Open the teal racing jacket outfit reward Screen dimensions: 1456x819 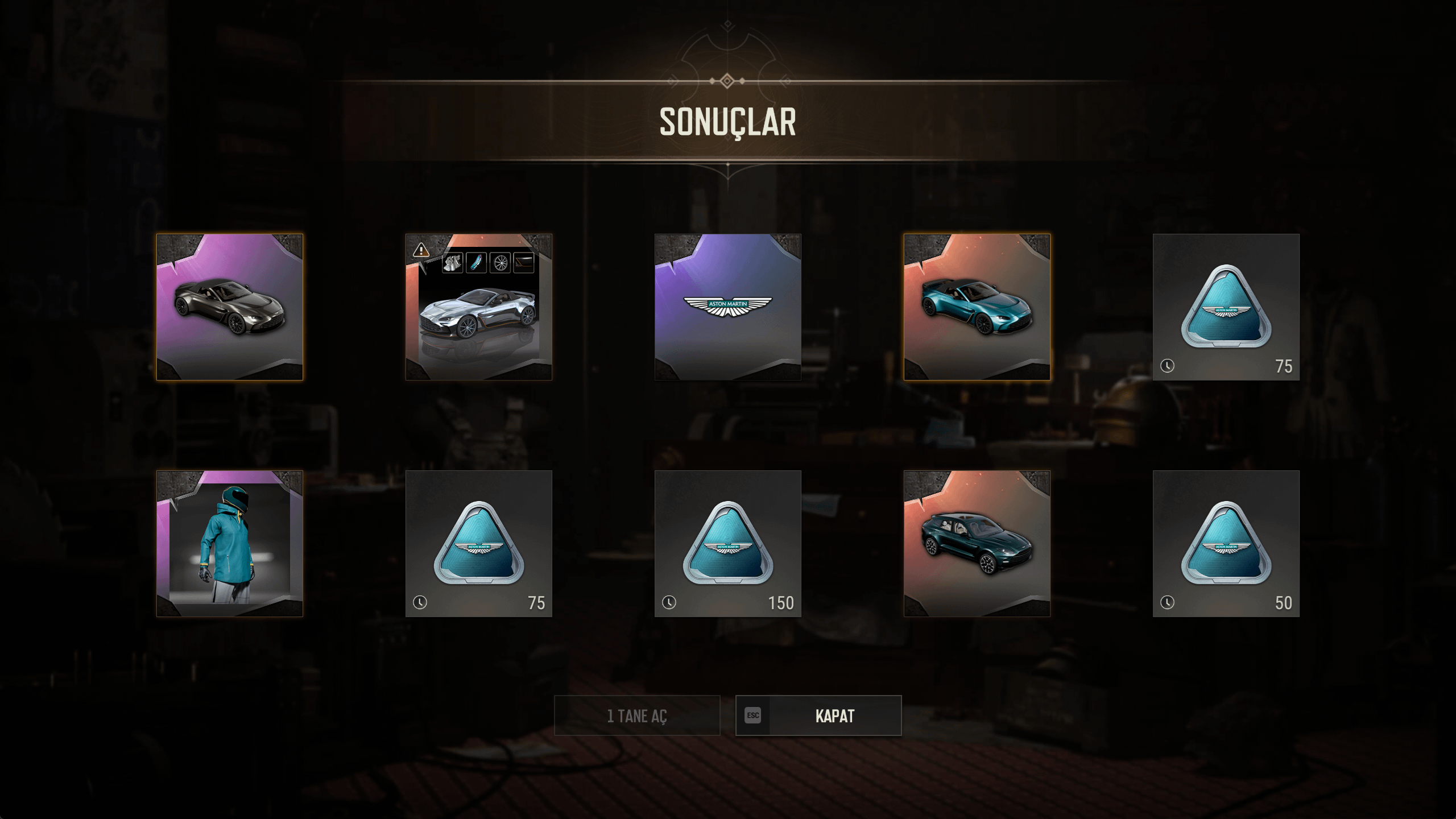tap(230, 544)
